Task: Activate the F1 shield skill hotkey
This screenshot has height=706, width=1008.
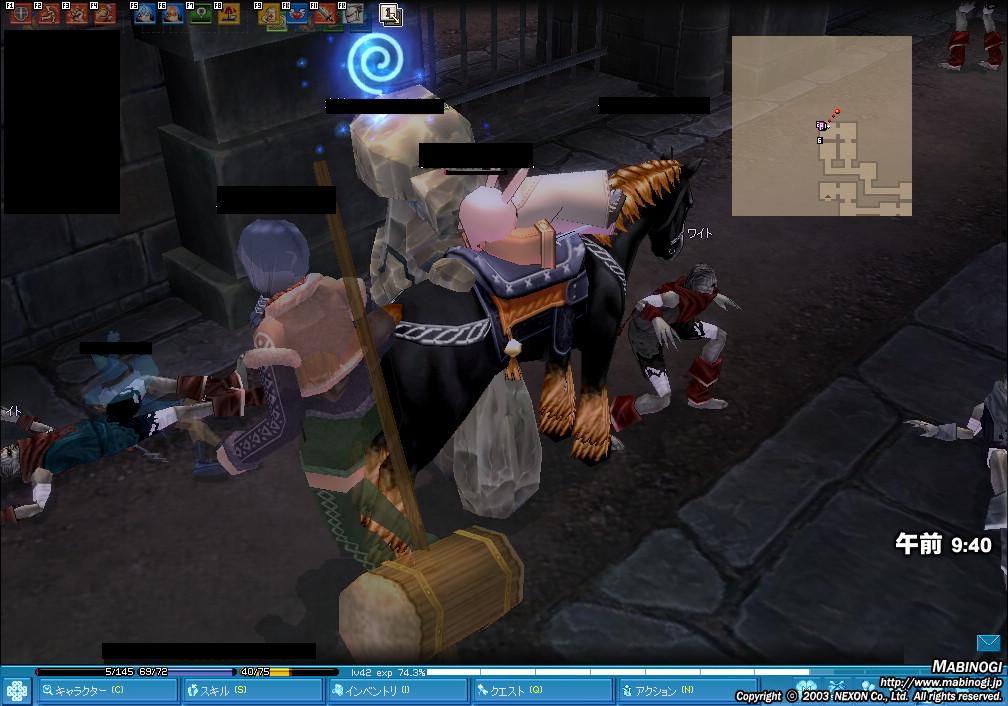Action: coord(21,14)
